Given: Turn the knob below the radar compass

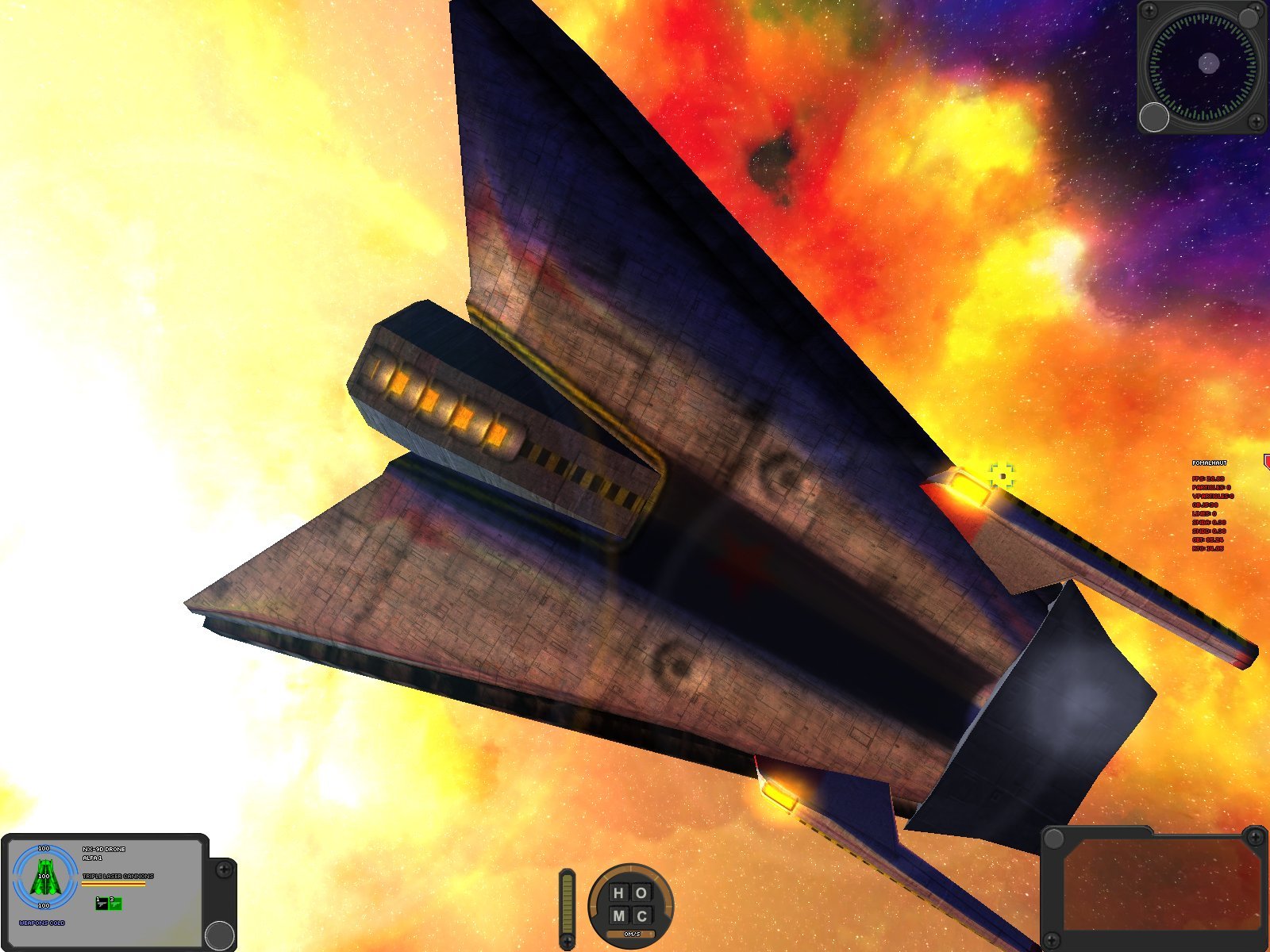Looking at the screenshot, I should coord(1154,117).
